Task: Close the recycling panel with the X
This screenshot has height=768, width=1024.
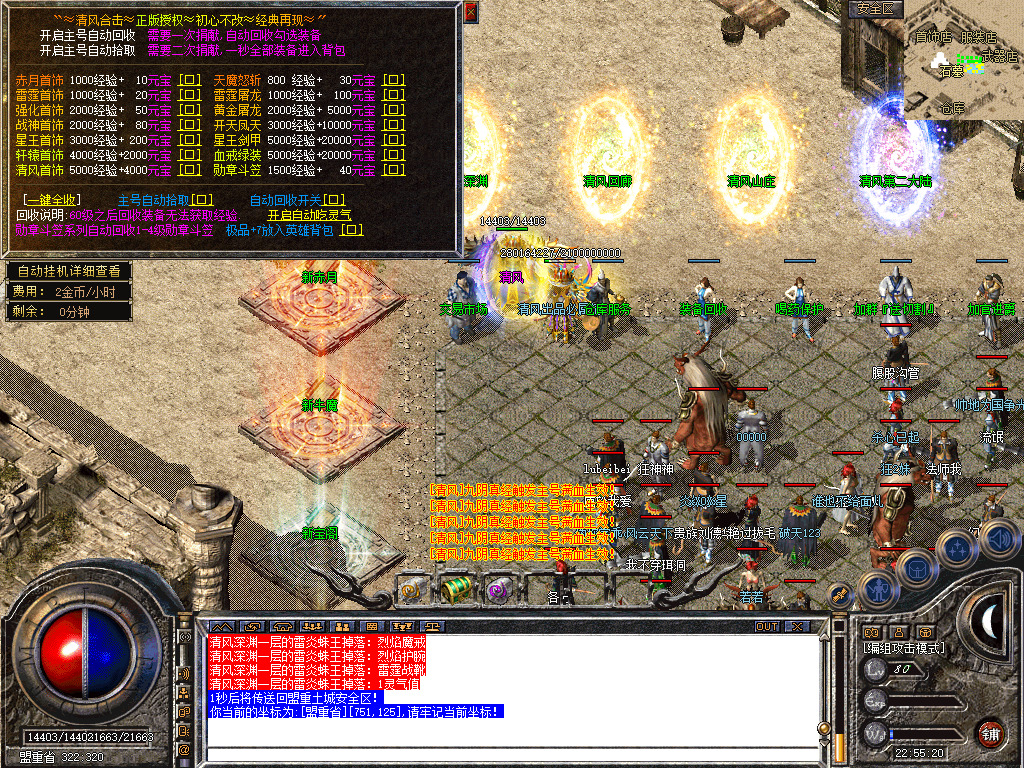Action: pyautogui.click(x=470, y=13)
